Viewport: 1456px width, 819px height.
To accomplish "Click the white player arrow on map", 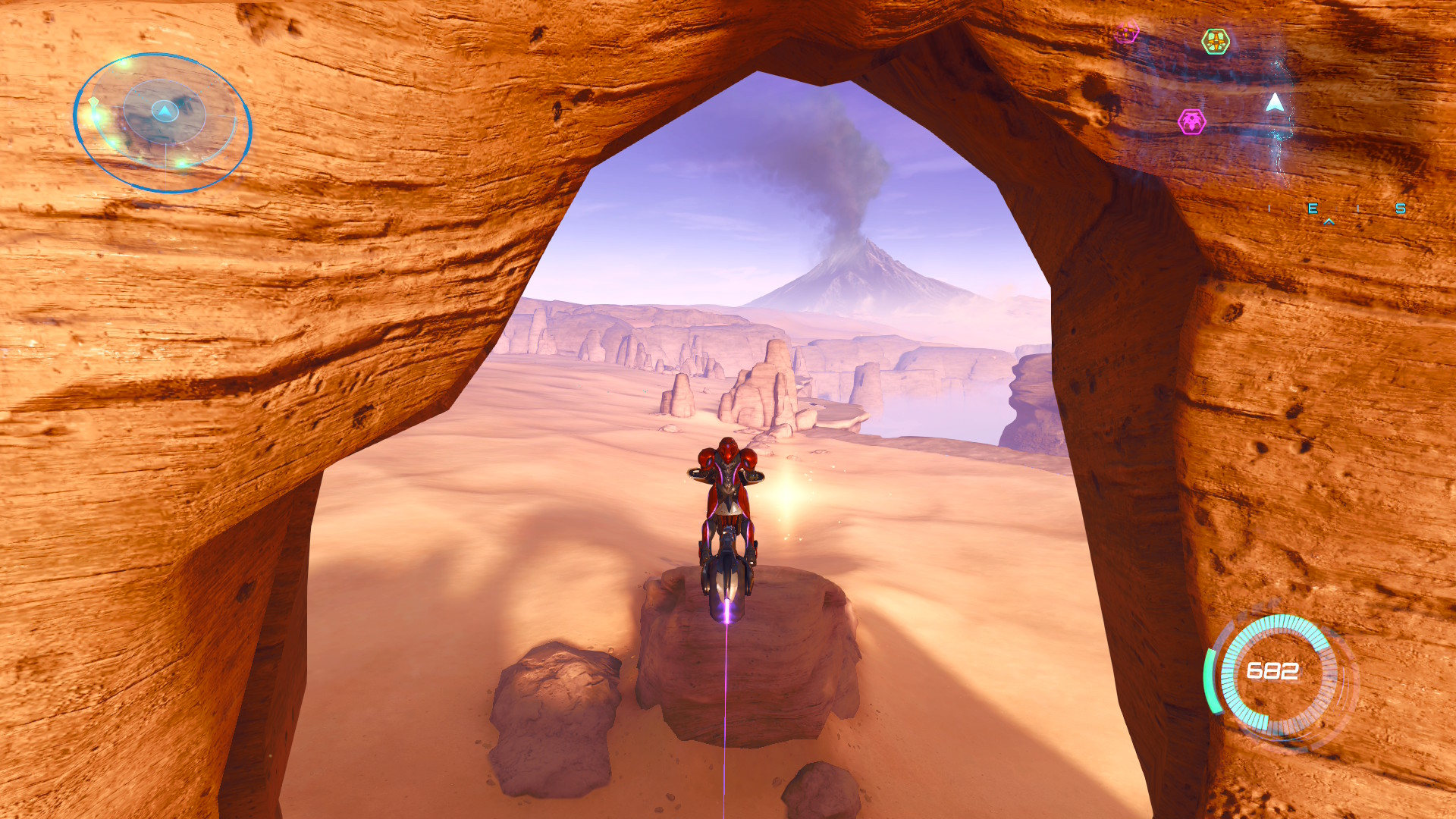I will point(1275,102).
